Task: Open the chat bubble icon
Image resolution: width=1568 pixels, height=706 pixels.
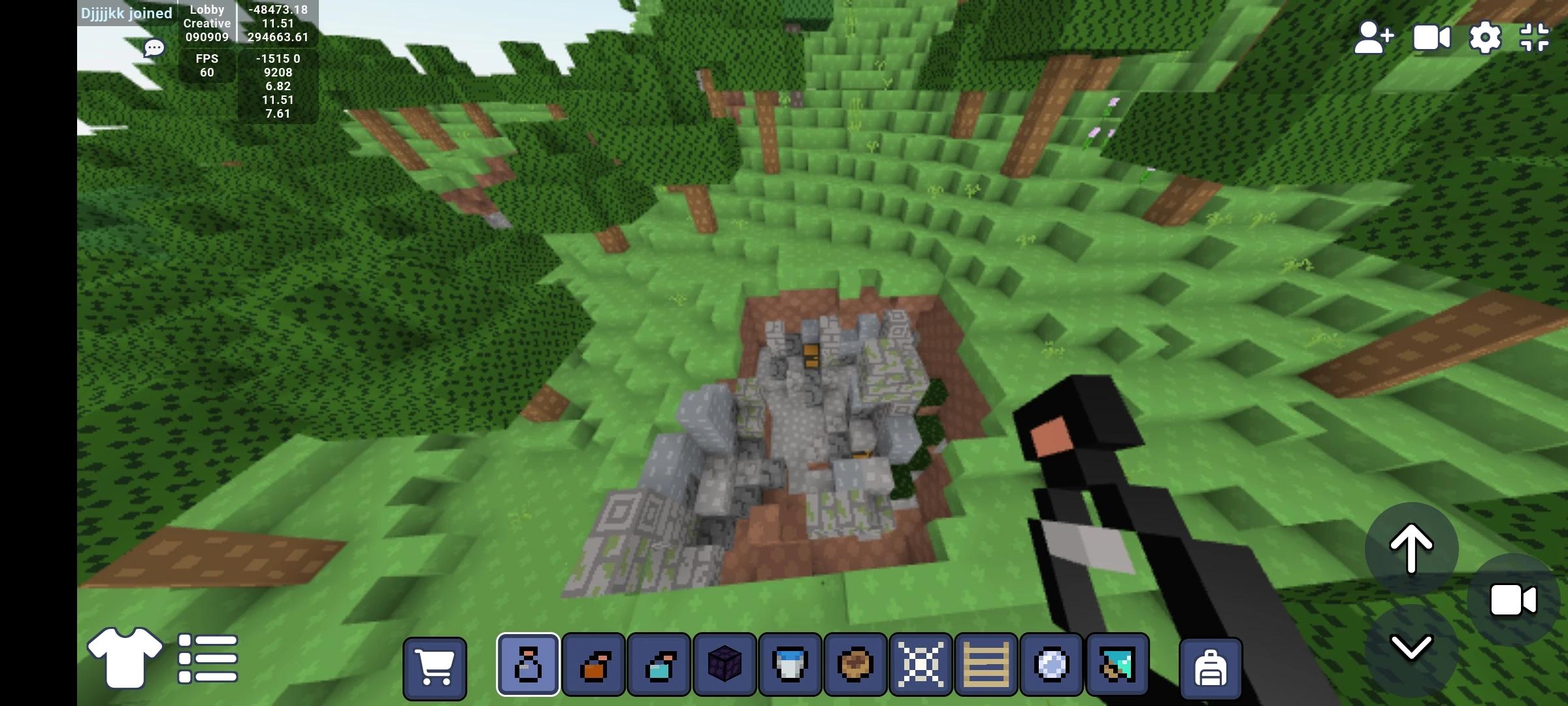Action: tap(154, 48)
